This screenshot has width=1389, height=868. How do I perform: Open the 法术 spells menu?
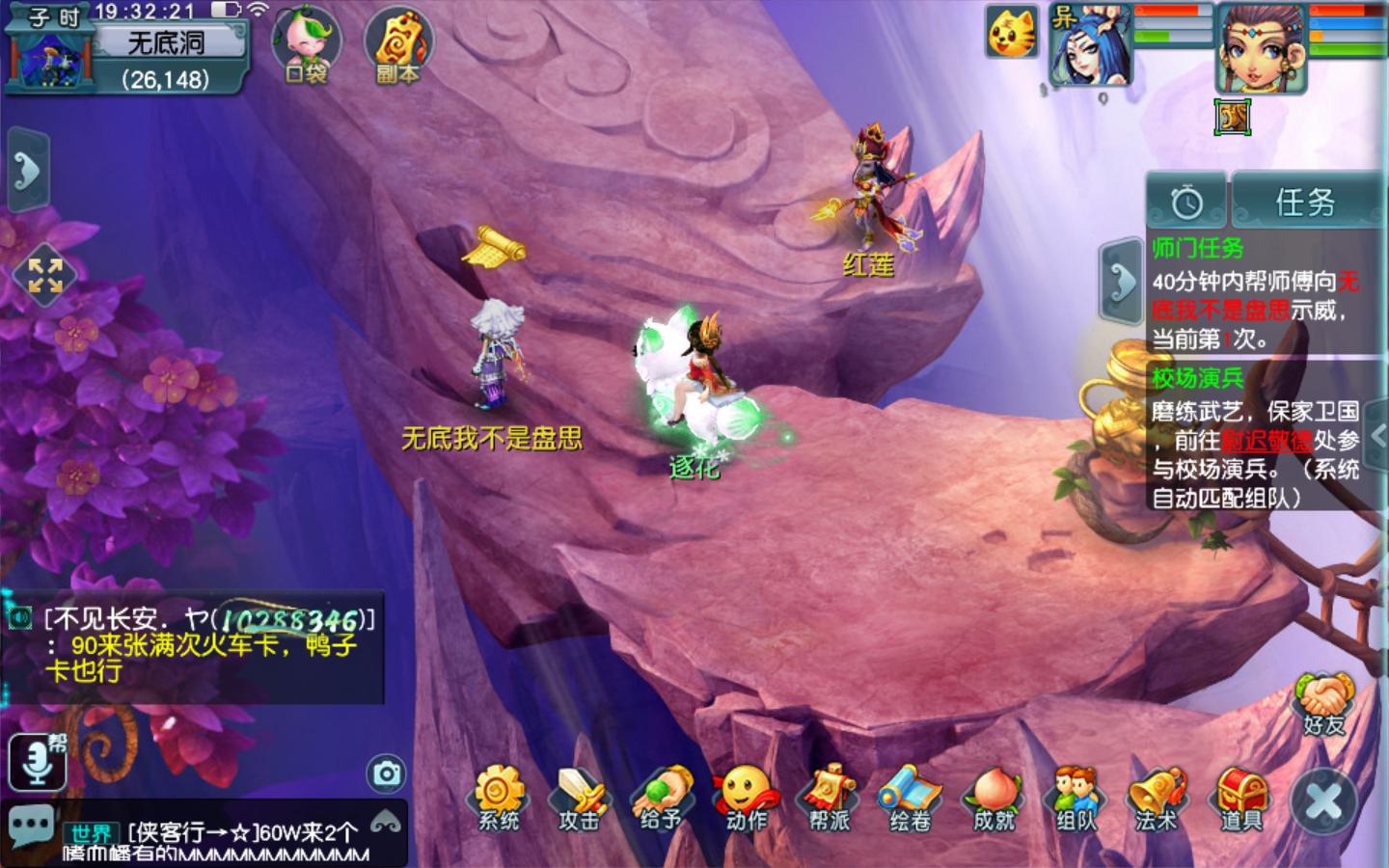click(1157, 797)
